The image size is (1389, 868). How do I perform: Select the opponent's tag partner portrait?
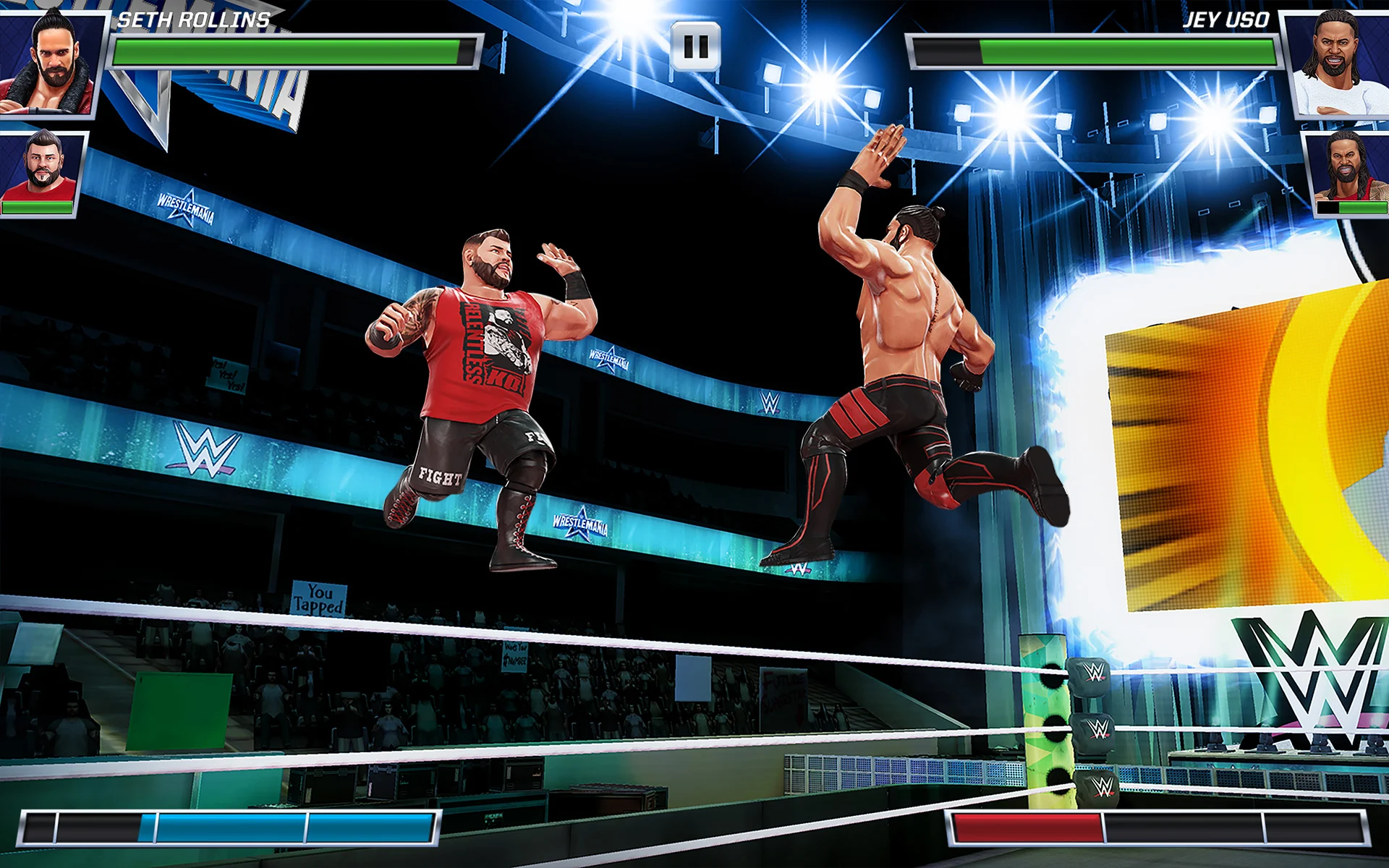coord(1347,171)
